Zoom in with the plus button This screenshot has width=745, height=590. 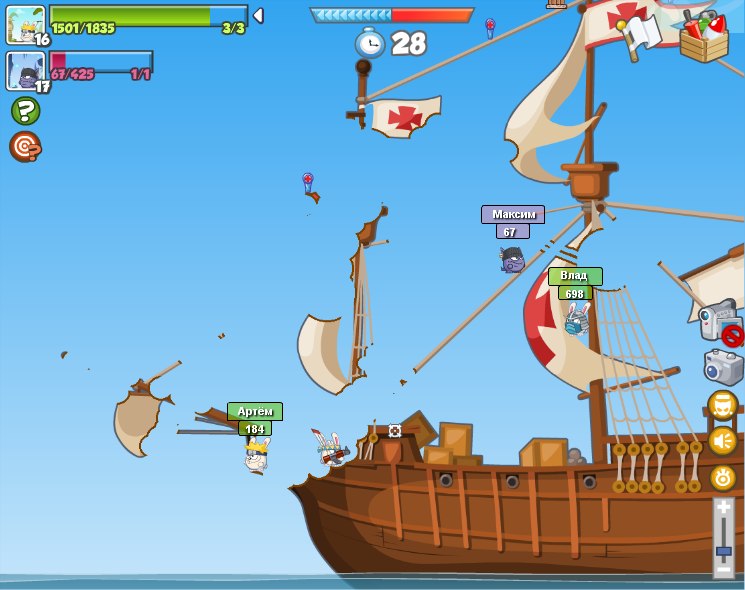pyautogui.click(x=723, y=508)
